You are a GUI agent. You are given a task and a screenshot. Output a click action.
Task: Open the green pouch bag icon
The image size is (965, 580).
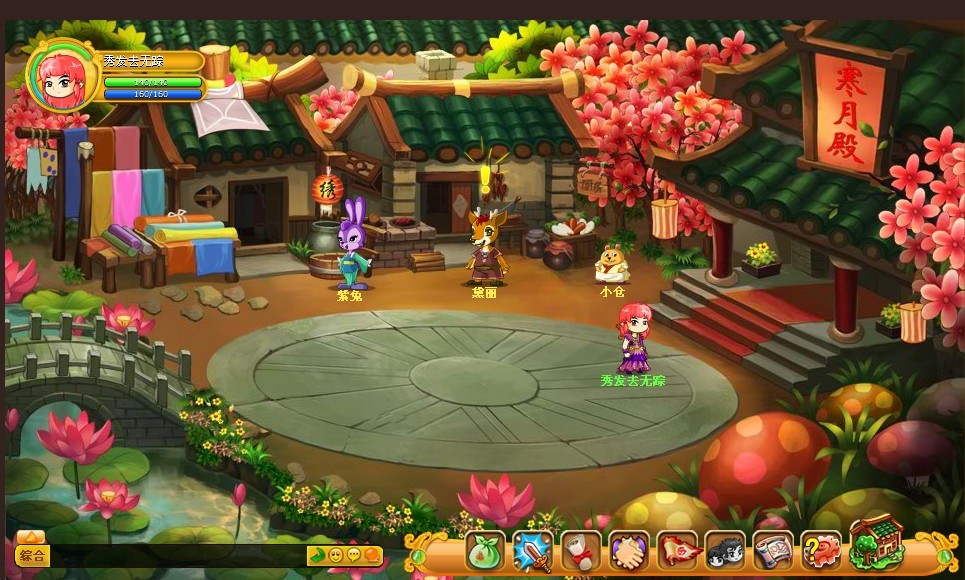485,551
